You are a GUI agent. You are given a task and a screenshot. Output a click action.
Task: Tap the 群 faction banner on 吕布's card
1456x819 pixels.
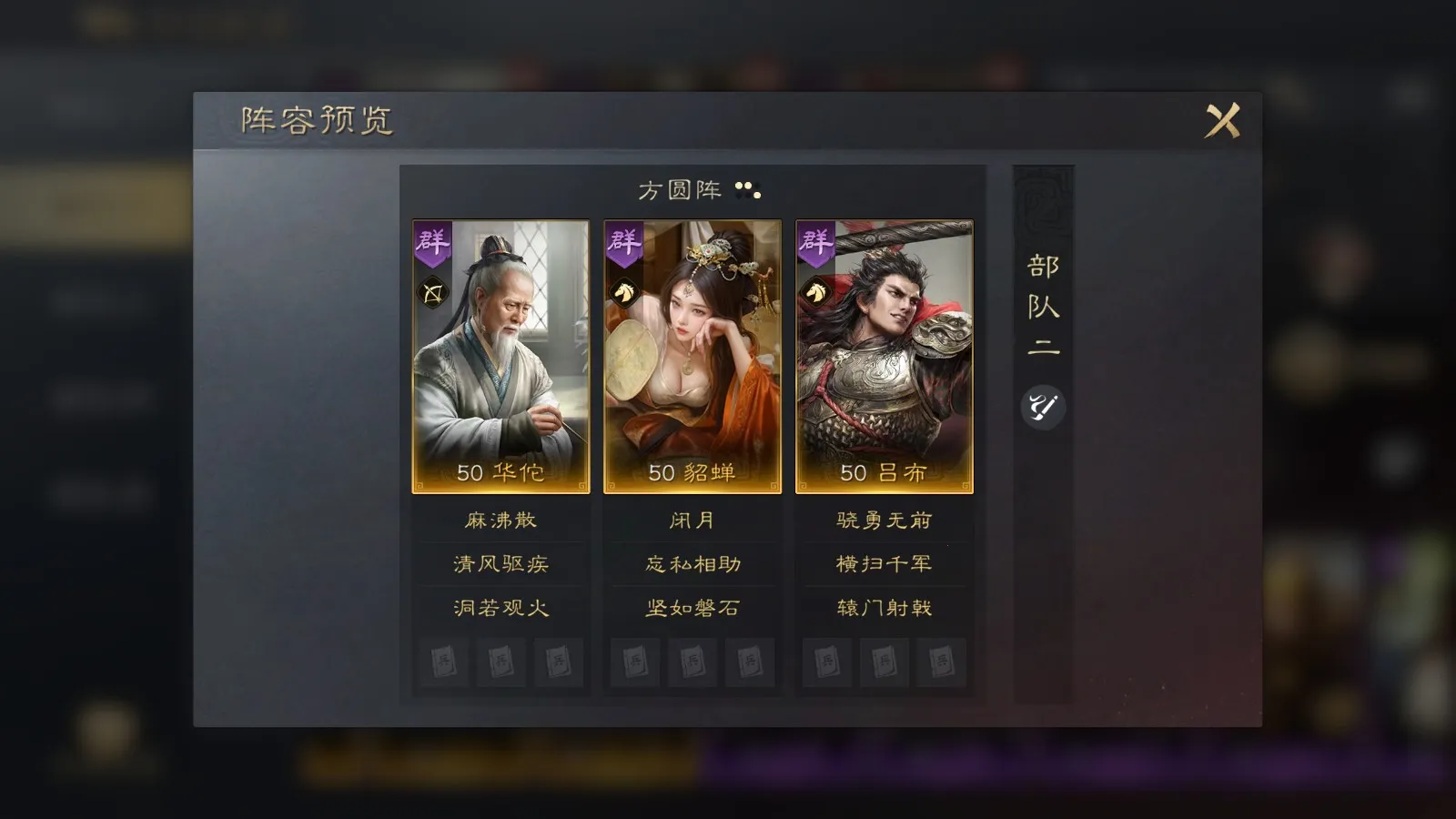click(x=816, y=244)
